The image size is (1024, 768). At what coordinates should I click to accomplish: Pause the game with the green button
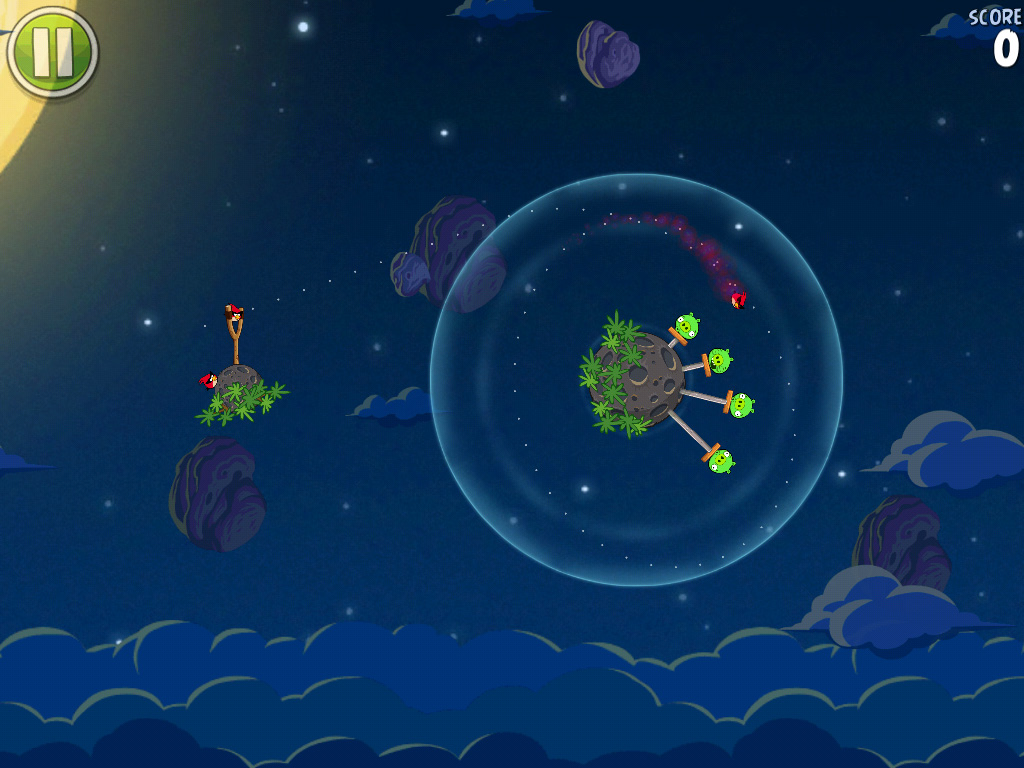52,52
